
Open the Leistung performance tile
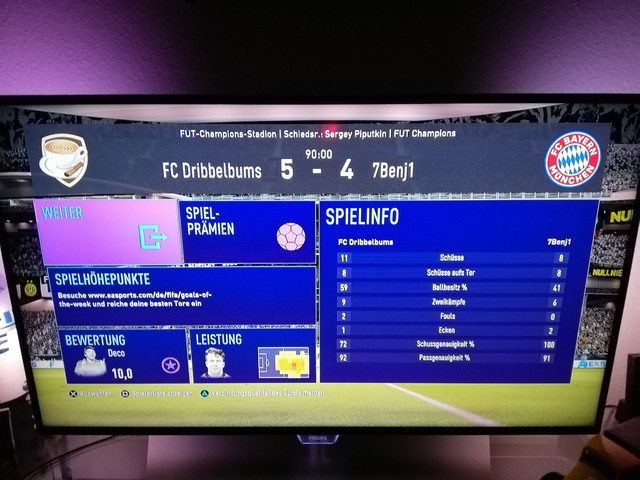pos(252,356)
